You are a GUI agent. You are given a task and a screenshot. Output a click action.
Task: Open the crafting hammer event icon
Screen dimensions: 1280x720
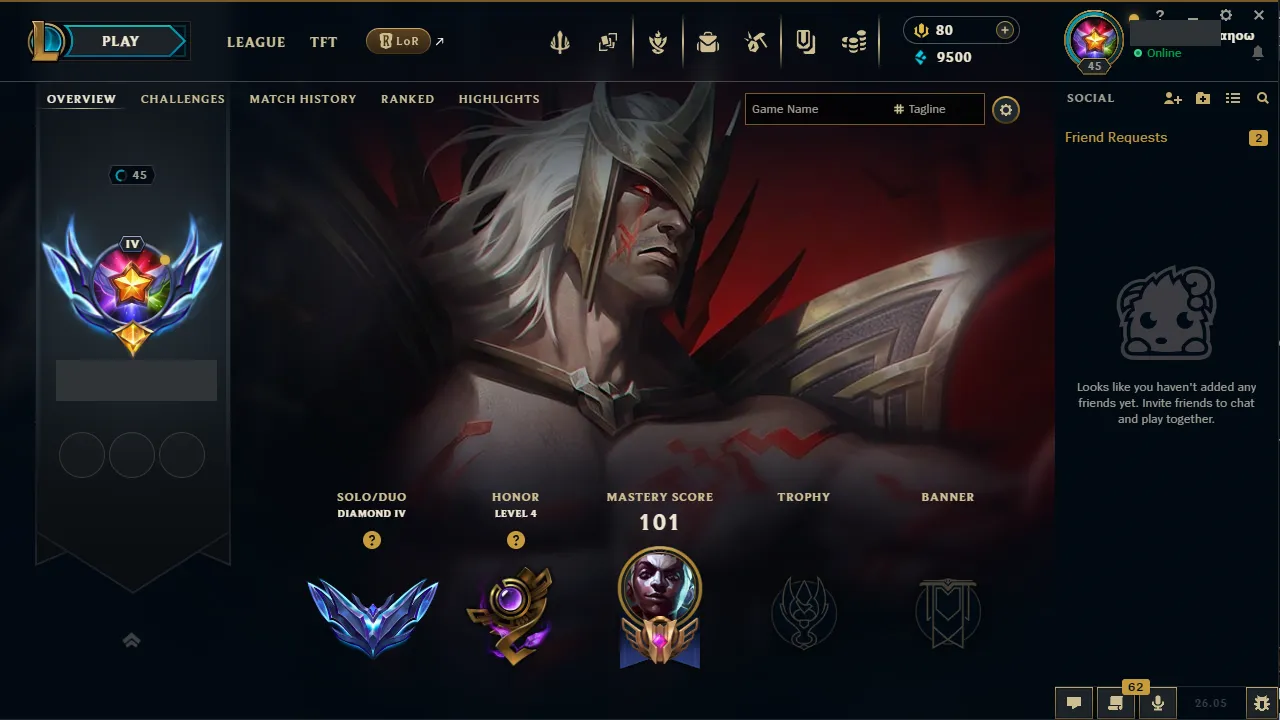[x=756, y=41]
